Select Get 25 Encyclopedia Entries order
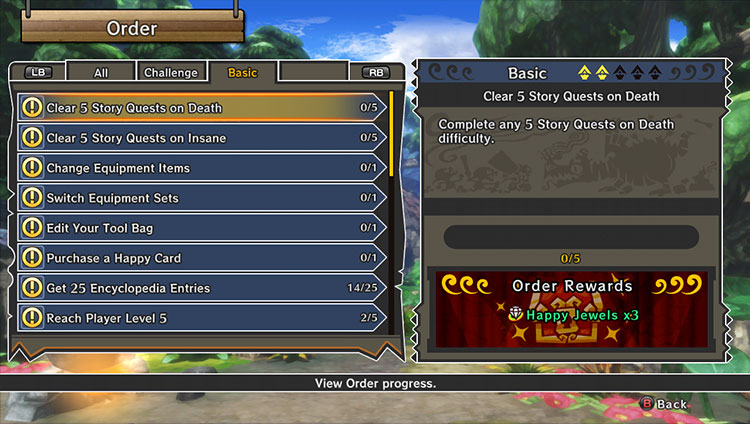Screen dimensions: 750x424 coord(200,288)
